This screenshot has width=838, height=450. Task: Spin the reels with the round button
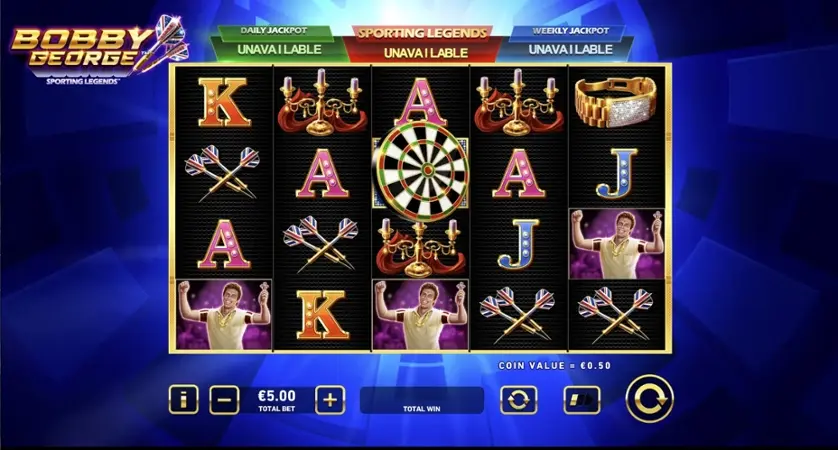click(x=649, y=399)
